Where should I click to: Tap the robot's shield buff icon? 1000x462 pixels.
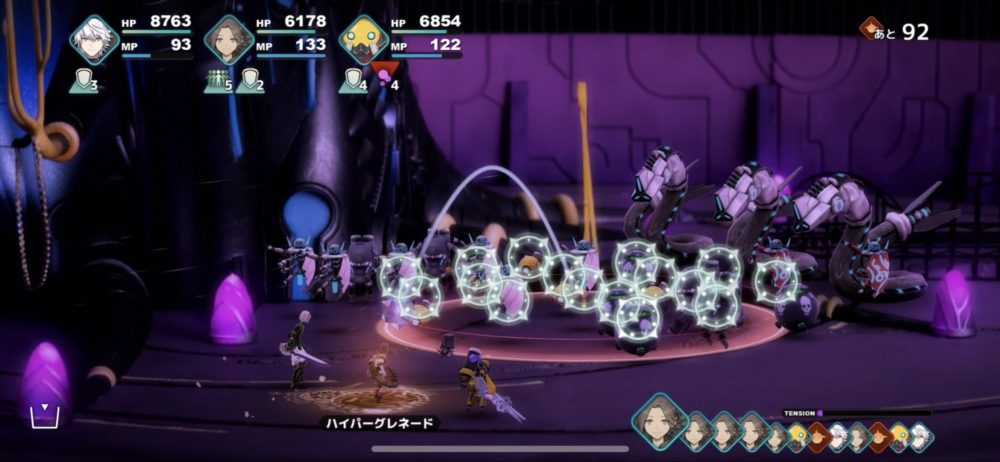(x=352, y=81)
